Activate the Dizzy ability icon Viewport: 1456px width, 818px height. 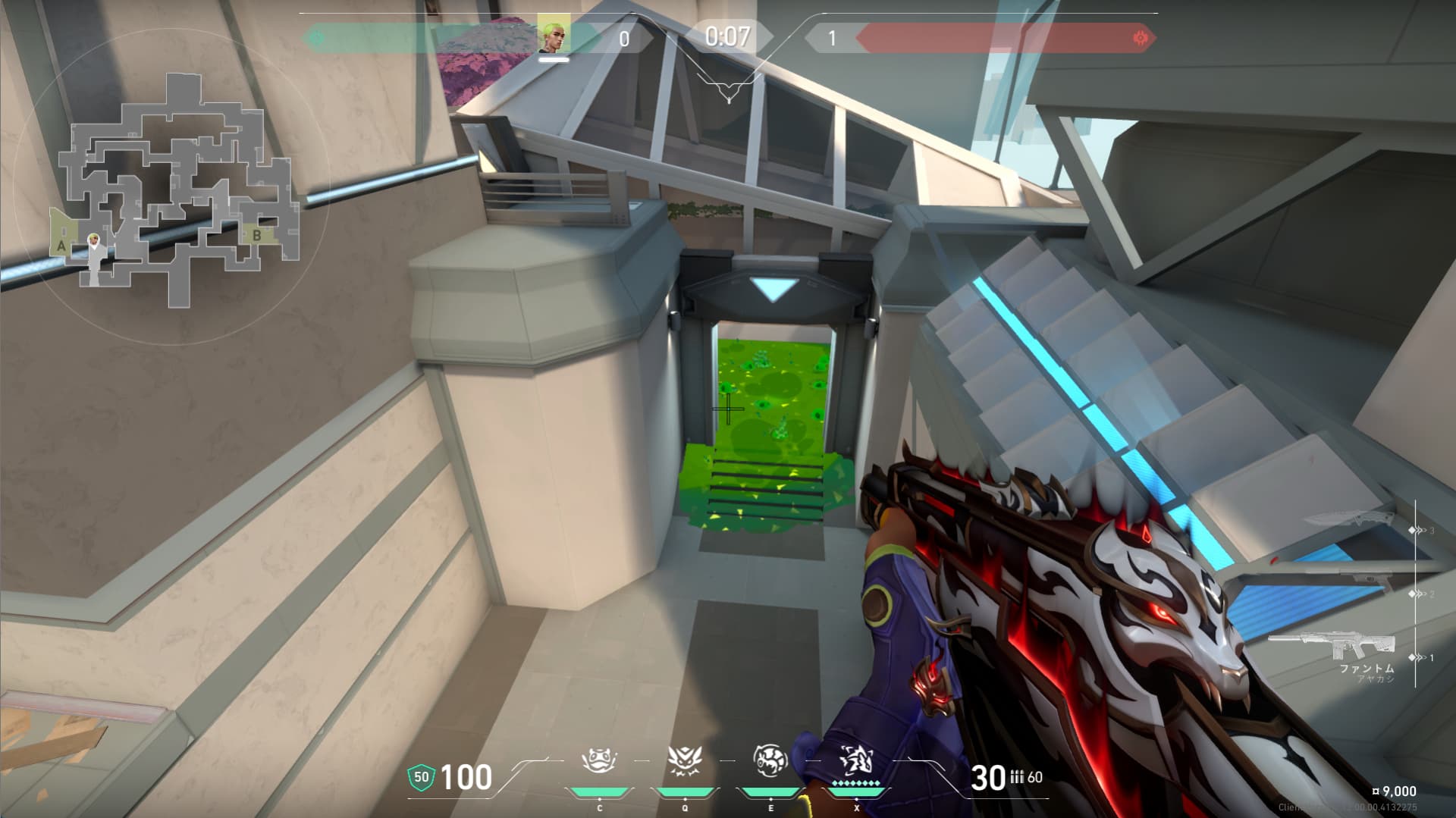pos(770,760)
